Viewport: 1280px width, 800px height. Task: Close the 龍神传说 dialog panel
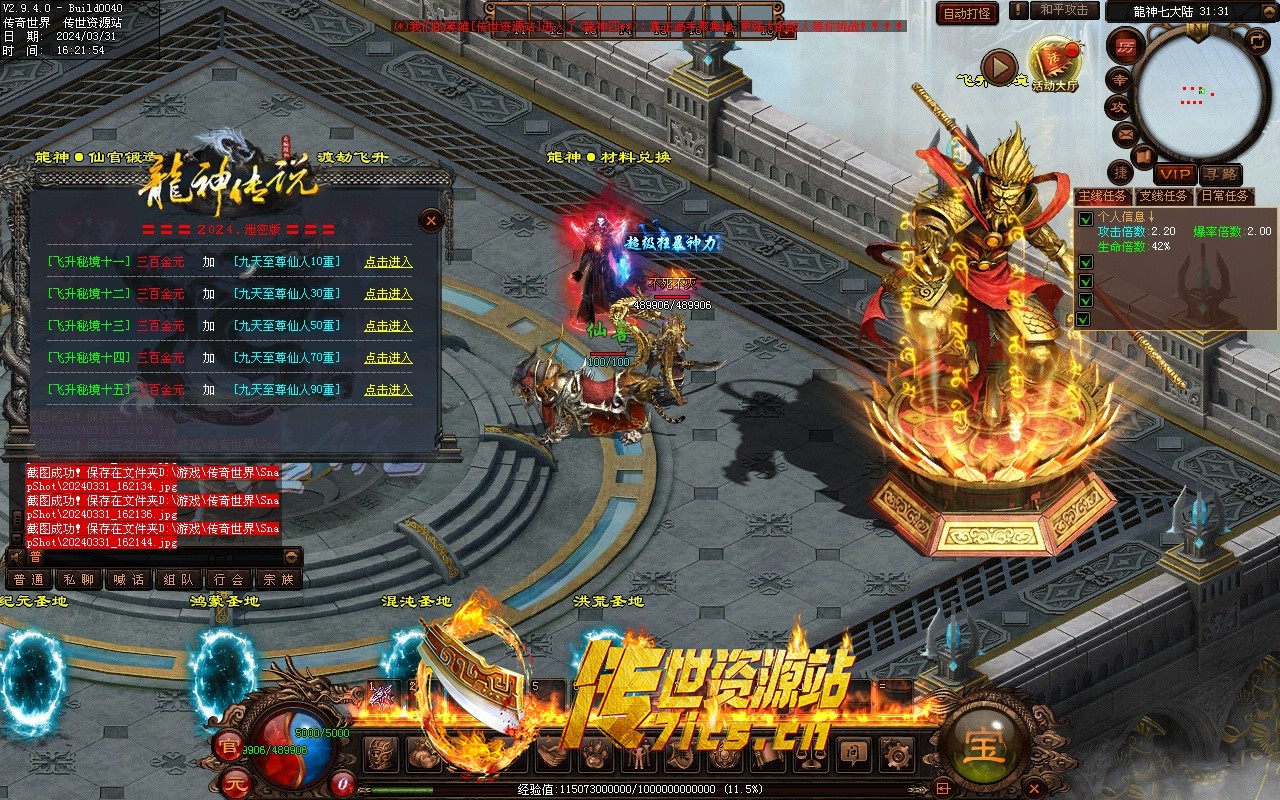pos(431,220)
